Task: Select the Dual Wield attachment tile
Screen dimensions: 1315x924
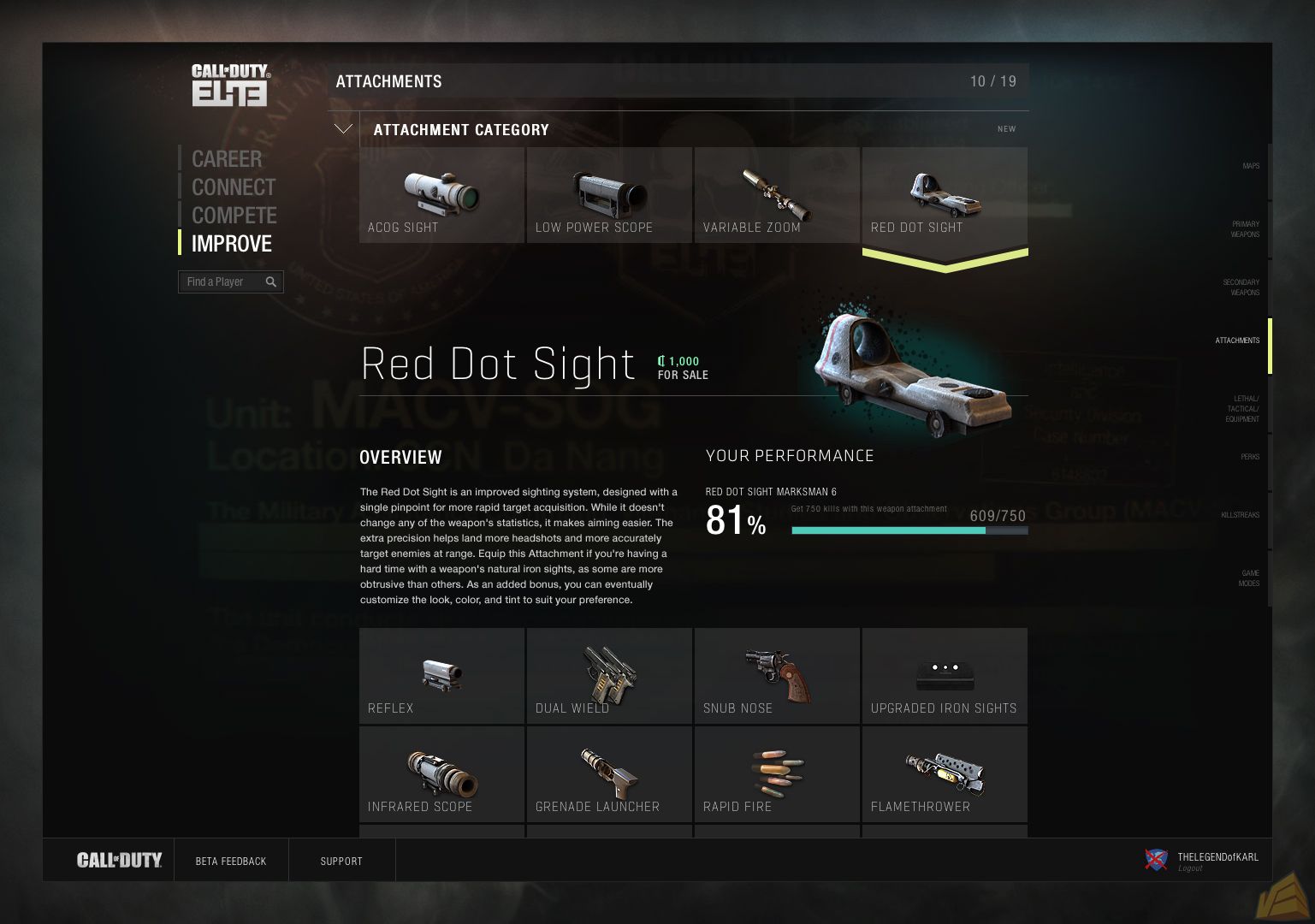Action: [609, 676]
